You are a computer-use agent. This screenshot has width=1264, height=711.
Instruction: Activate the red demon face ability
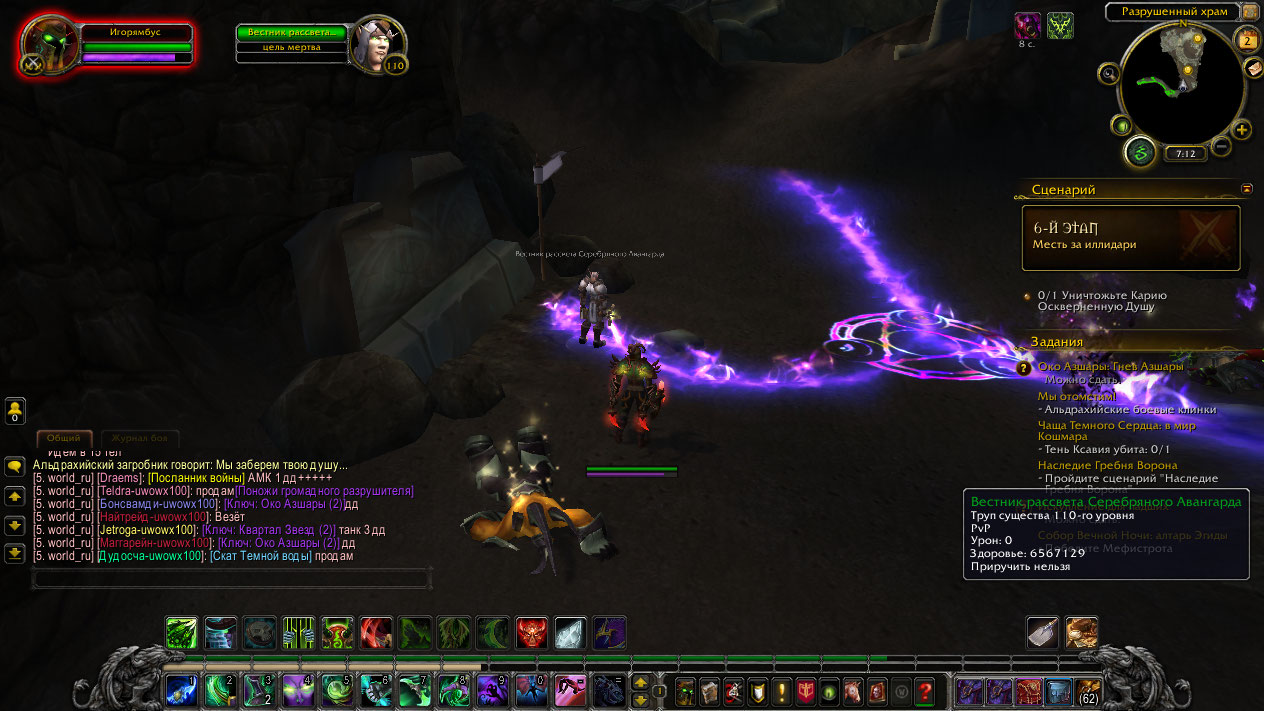532,632
